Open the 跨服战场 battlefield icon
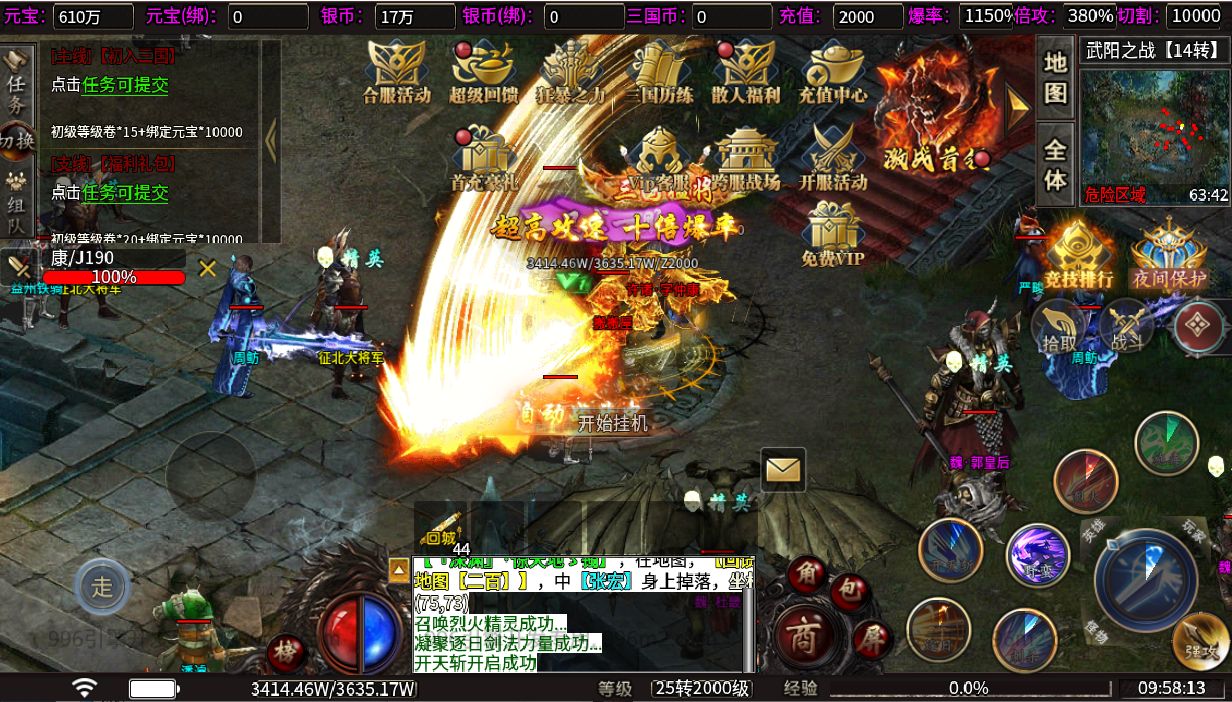 pyautogui.click(x=746, y=158)
